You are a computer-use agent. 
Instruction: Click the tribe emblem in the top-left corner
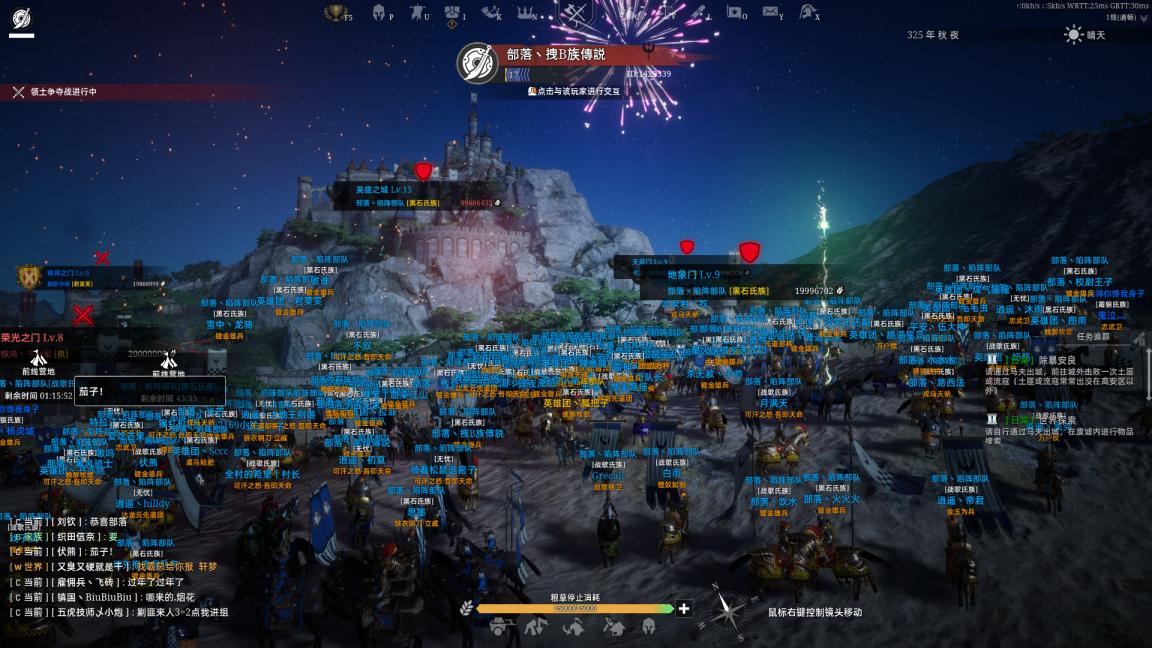point(21,20)
